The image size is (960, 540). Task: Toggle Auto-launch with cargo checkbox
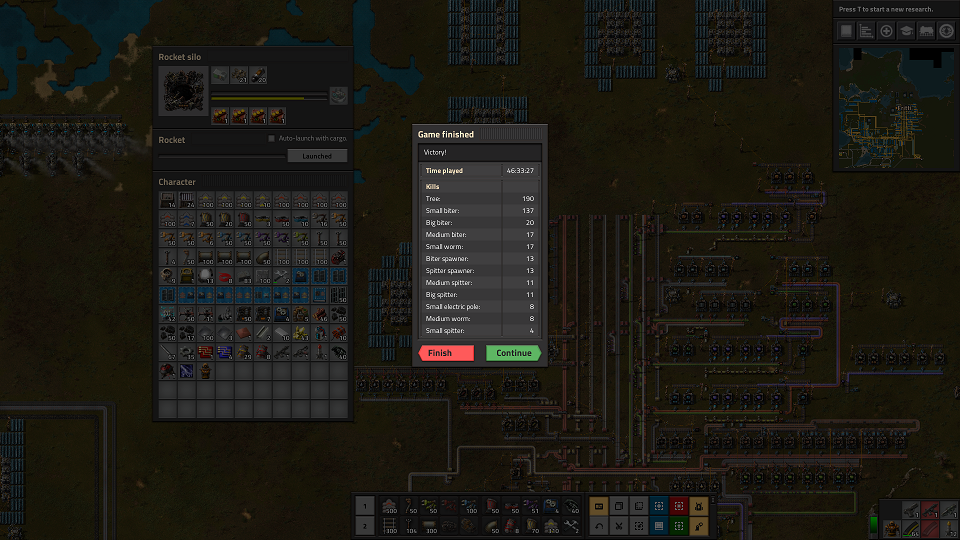[x=271, y=139]
